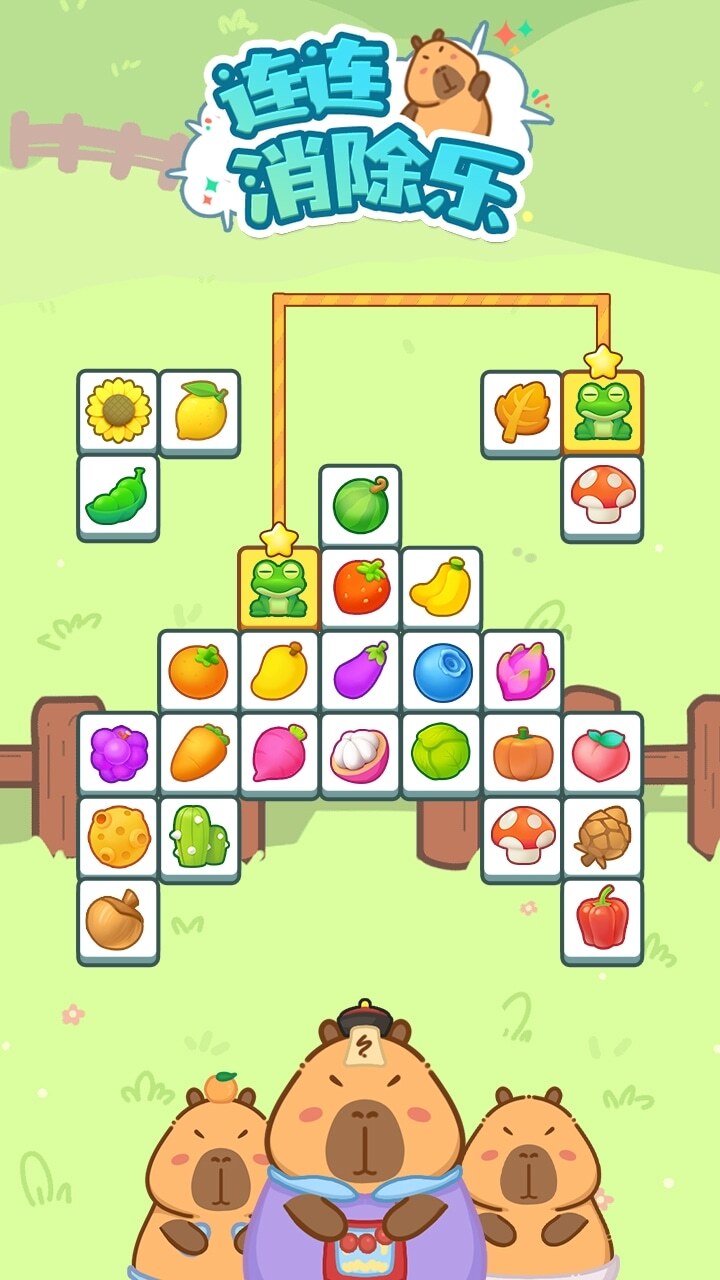Screen dimensions: 720x1280
Task: Choose the red strawberry tile
Action: coord(360,586)
